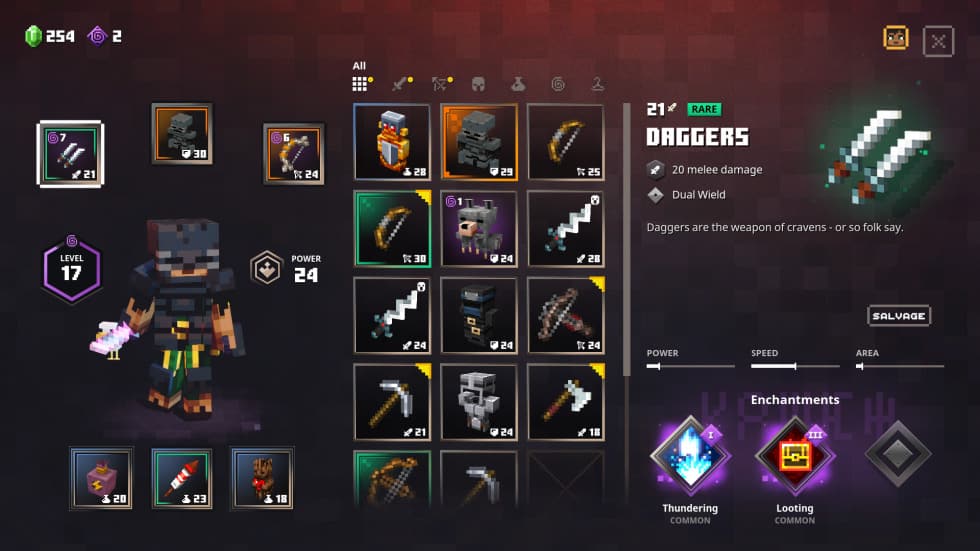Select the green-bordered bow with power 30
The image size is (980, 551).
tap(392, 228)
